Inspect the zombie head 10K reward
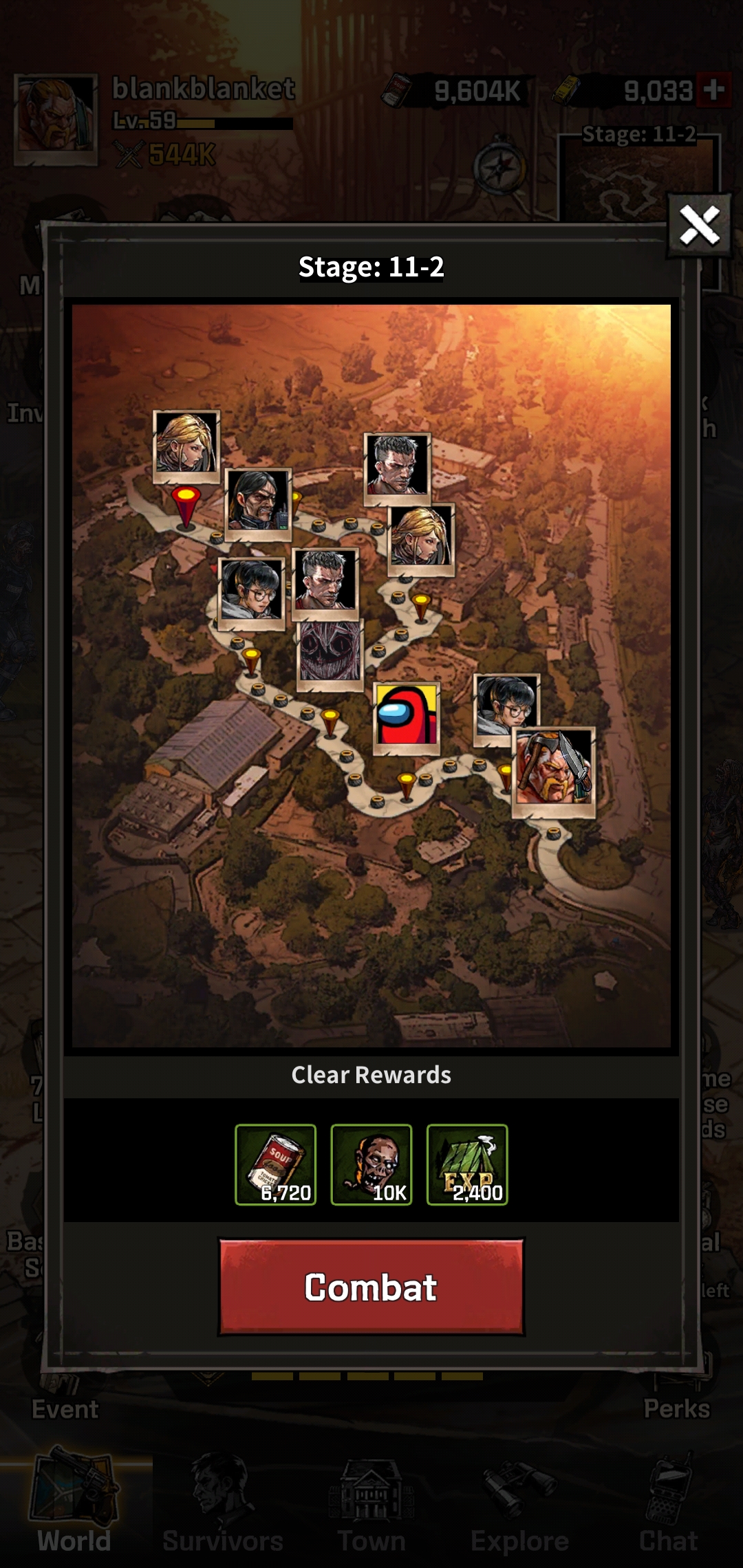Image resolution: width=743 pixels, height=1568 pixels. pyautogui.click(x=371, y=1164)
